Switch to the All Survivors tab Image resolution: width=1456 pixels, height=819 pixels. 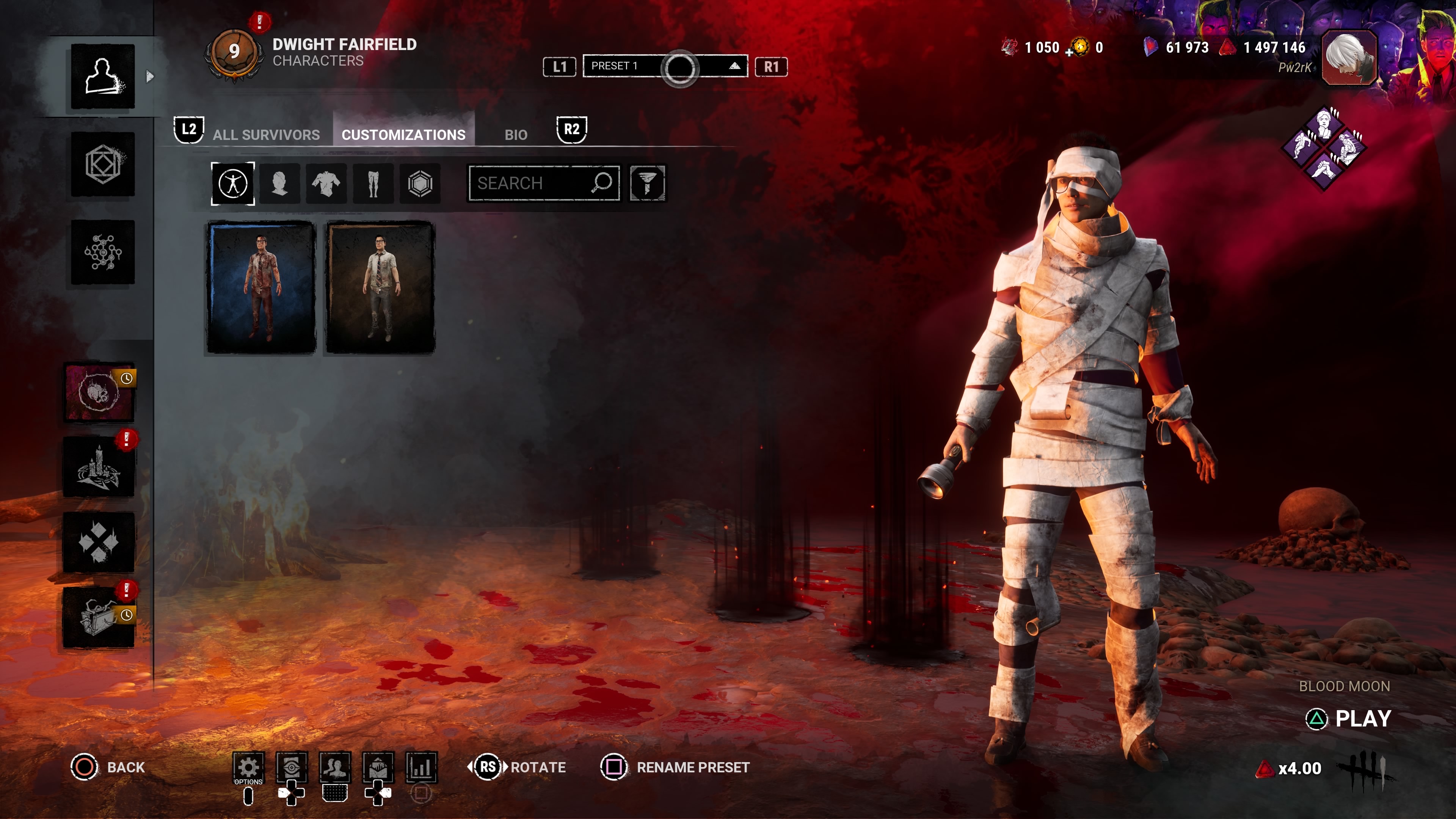(x=266, y=135)
